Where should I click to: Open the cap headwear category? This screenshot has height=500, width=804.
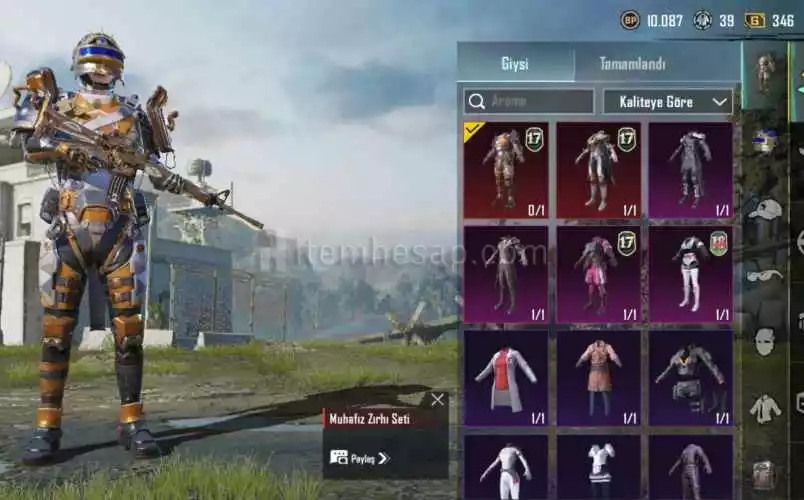pos(765,208)
